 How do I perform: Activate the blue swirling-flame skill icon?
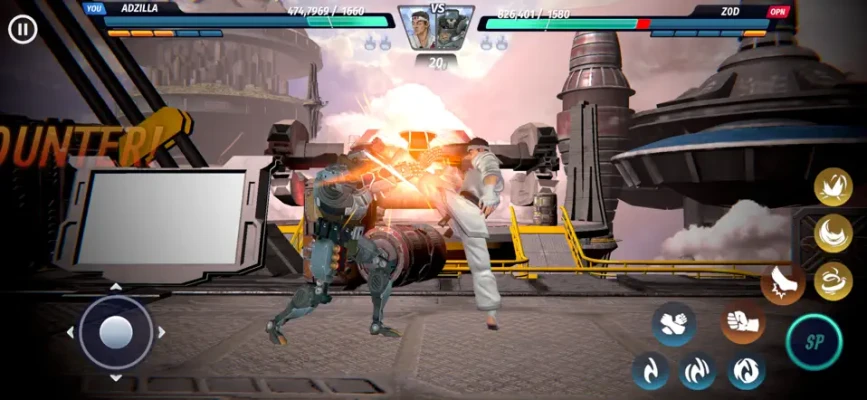pyautogui.click(x=746, y=371)
